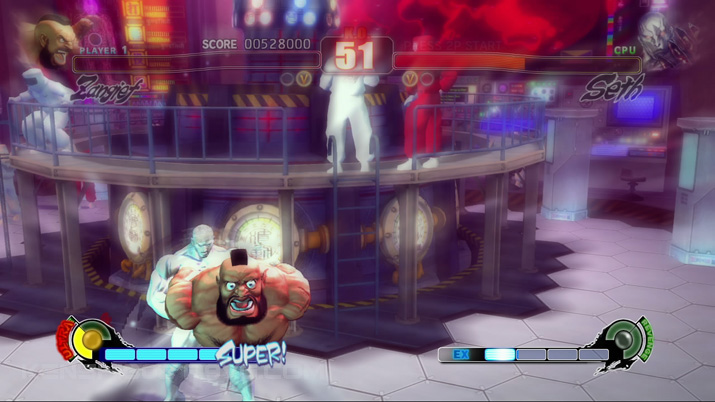This screenshot has width=715, height=402.
Task: Select Player 1's round revenge gauge dial
Action: (89, 340)
